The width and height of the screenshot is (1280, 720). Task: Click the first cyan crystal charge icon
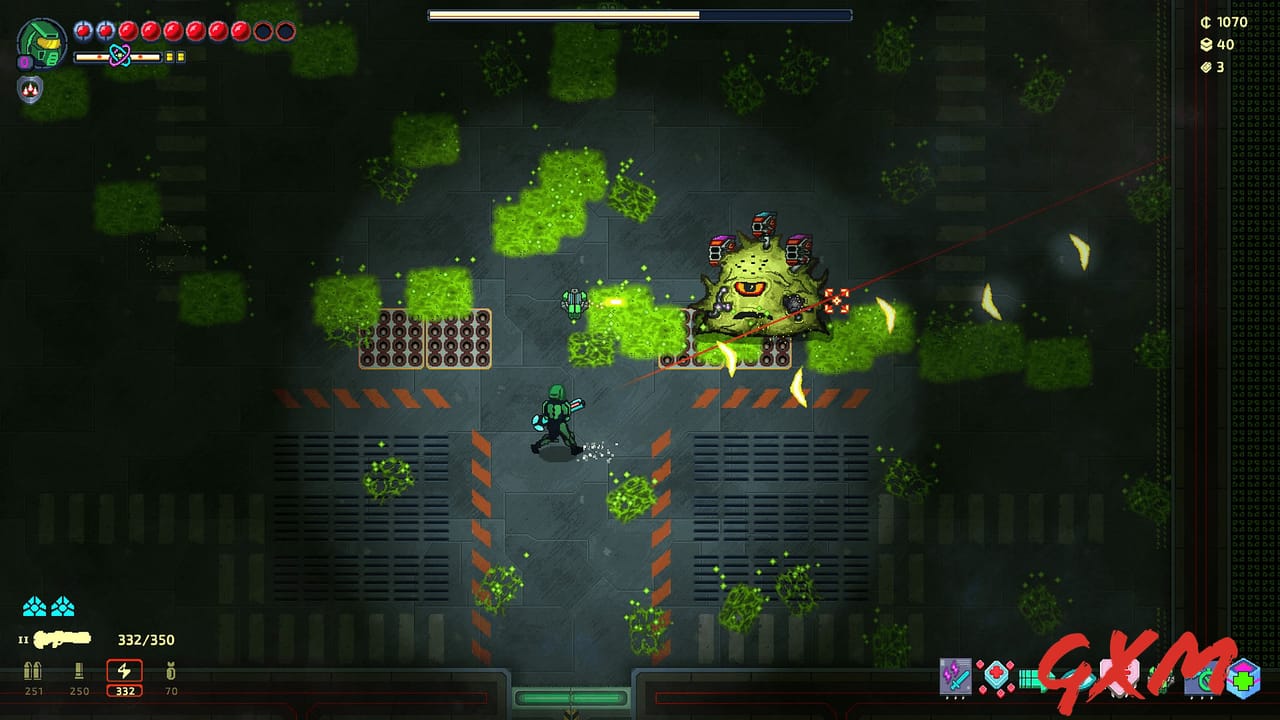35,606
